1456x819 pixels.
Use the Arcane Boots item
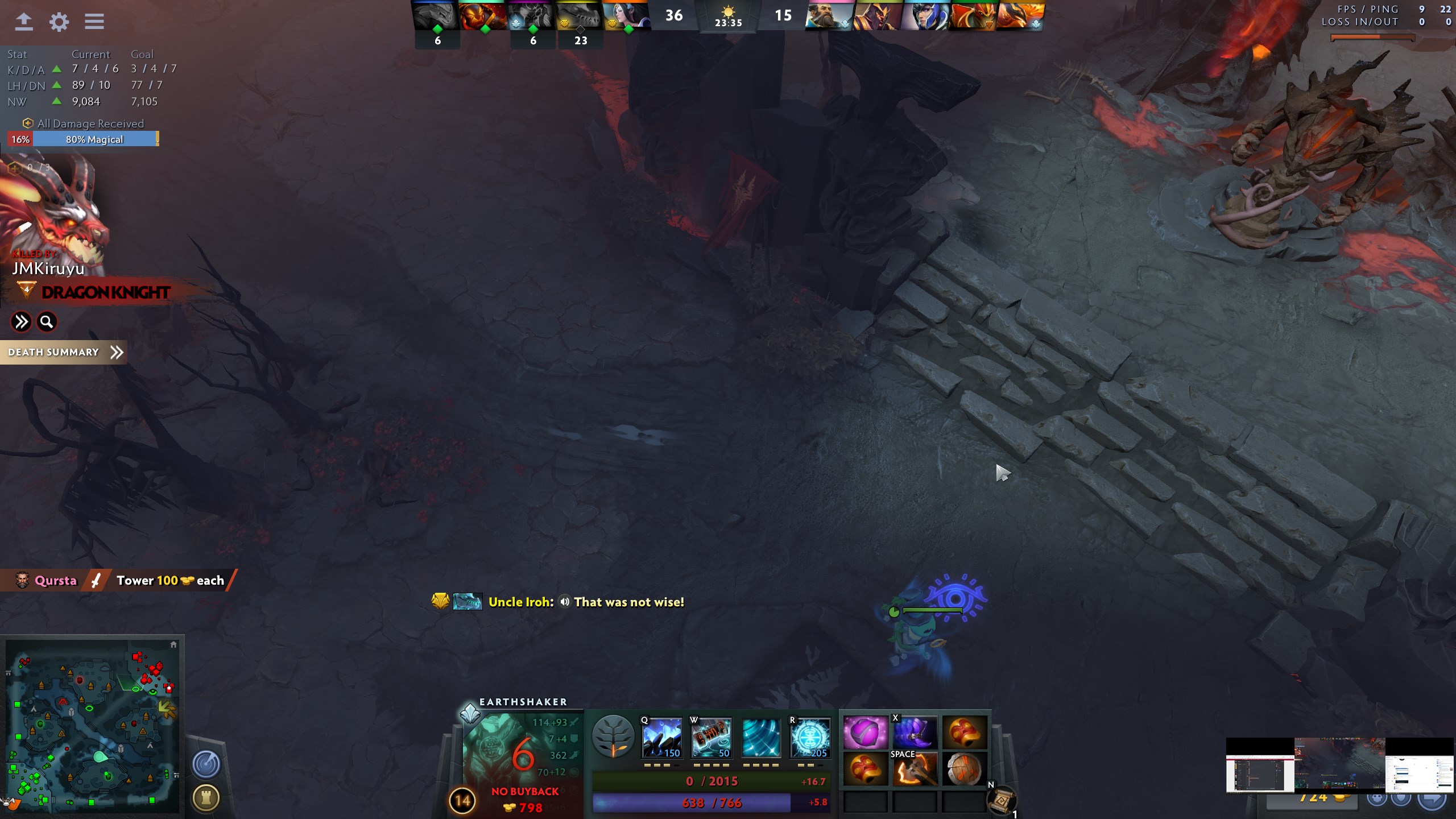click(x=915, y=733)
